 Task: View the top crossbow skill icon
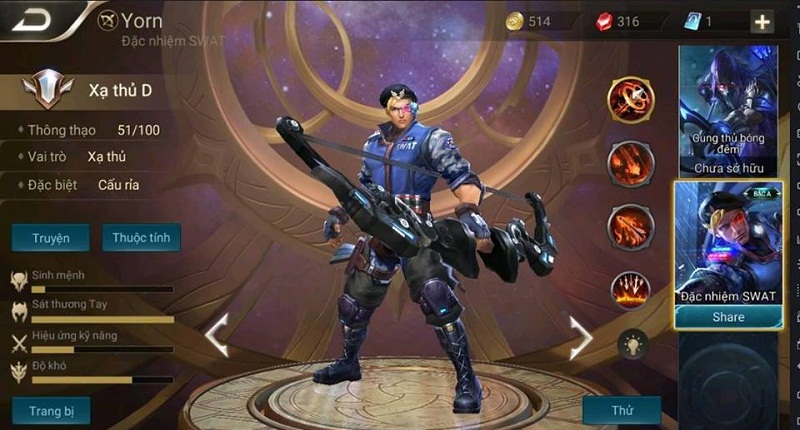pos(631,100)
